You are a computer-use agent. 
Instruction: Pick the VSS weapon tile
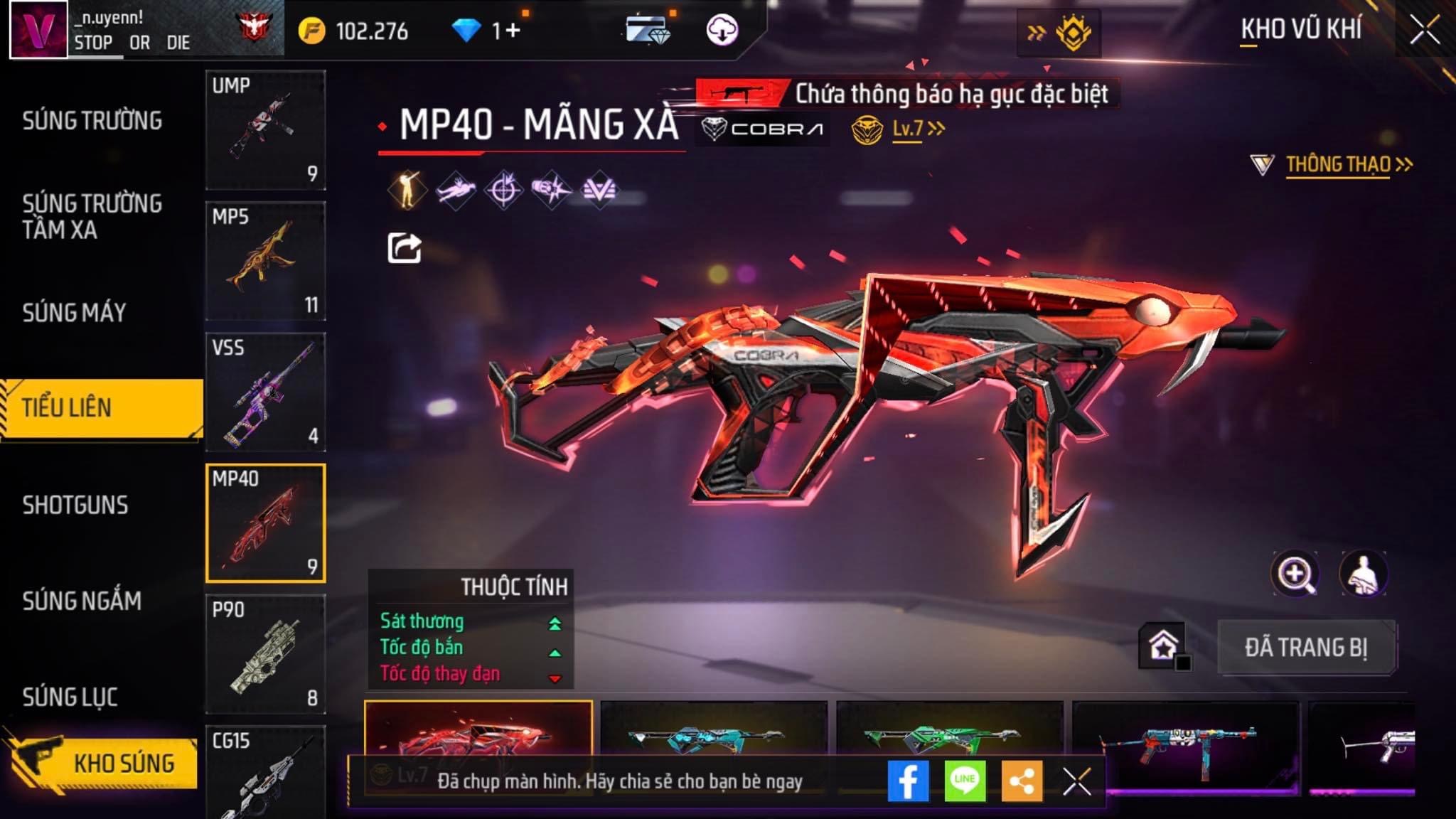click(x=265, y=392)
